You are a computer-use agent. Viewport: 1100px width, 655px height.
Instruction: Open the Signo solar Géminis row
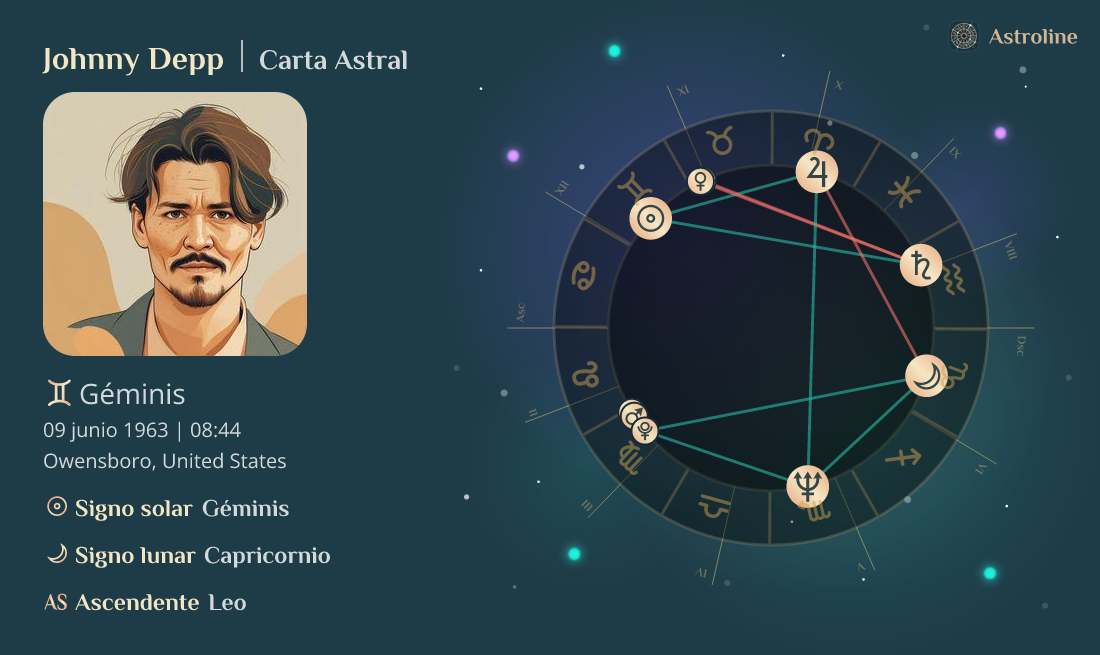[168, 508]
